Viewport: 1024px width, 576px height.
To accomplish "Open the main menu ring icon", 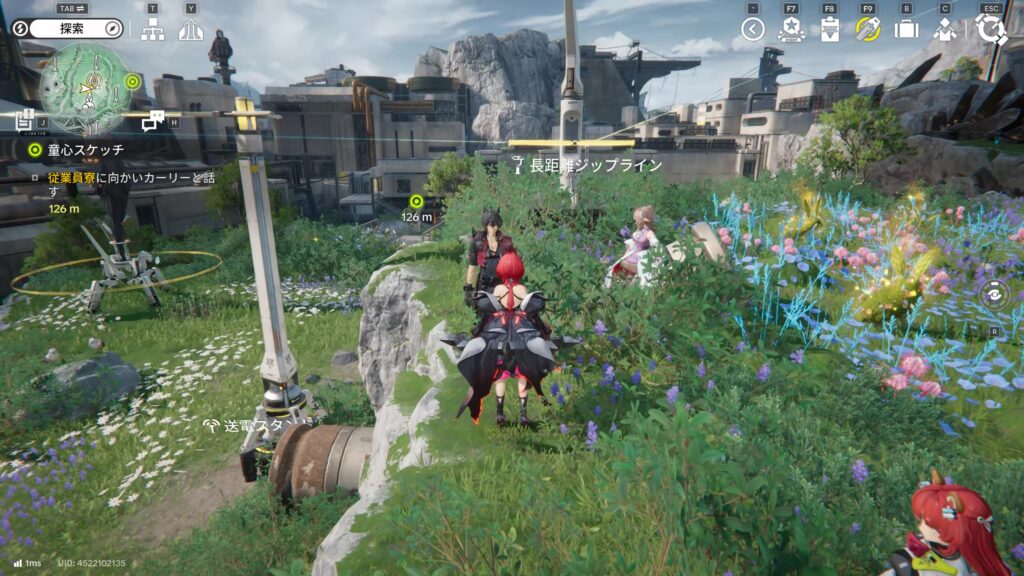I will click(x=990, y=29).
